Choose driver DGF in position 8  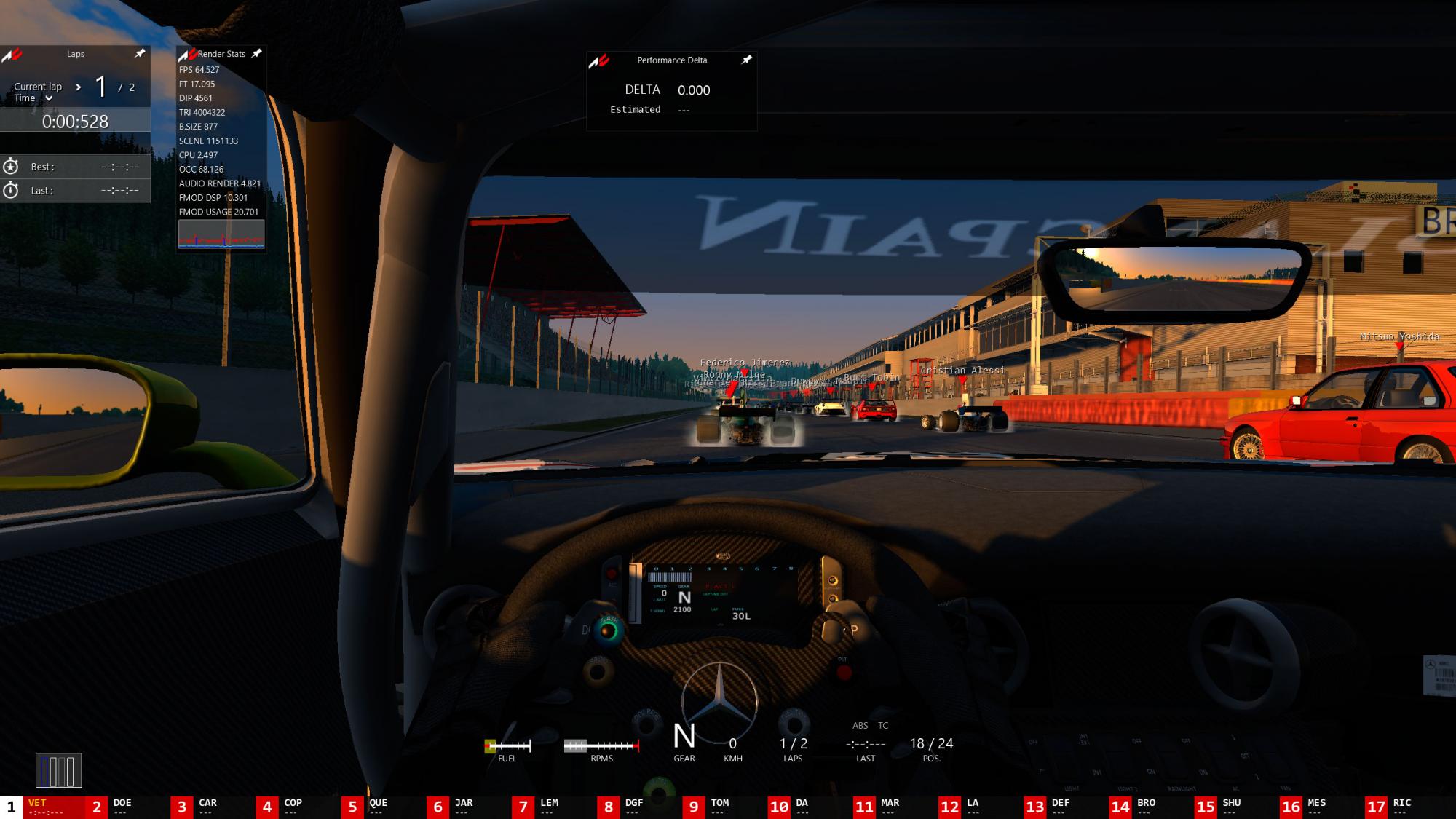[x=633, y=807]
